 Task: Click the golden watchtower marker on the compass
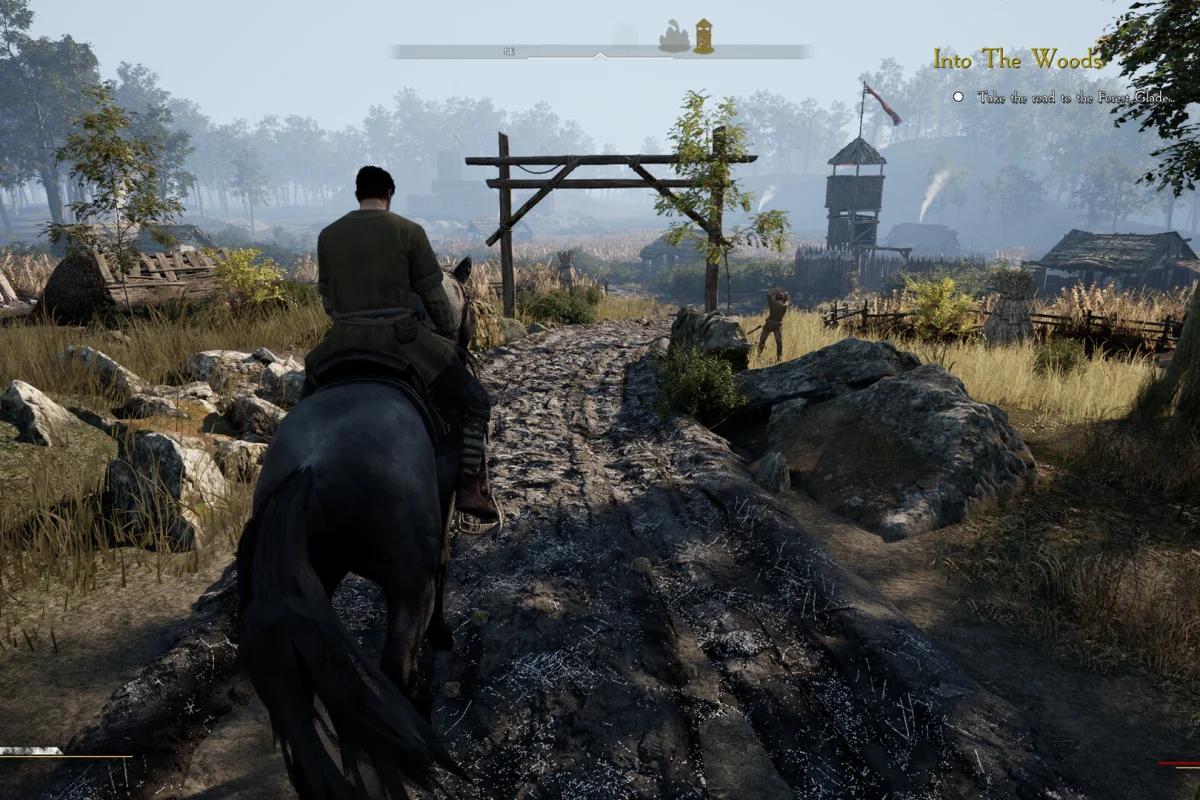coord(704,36)
